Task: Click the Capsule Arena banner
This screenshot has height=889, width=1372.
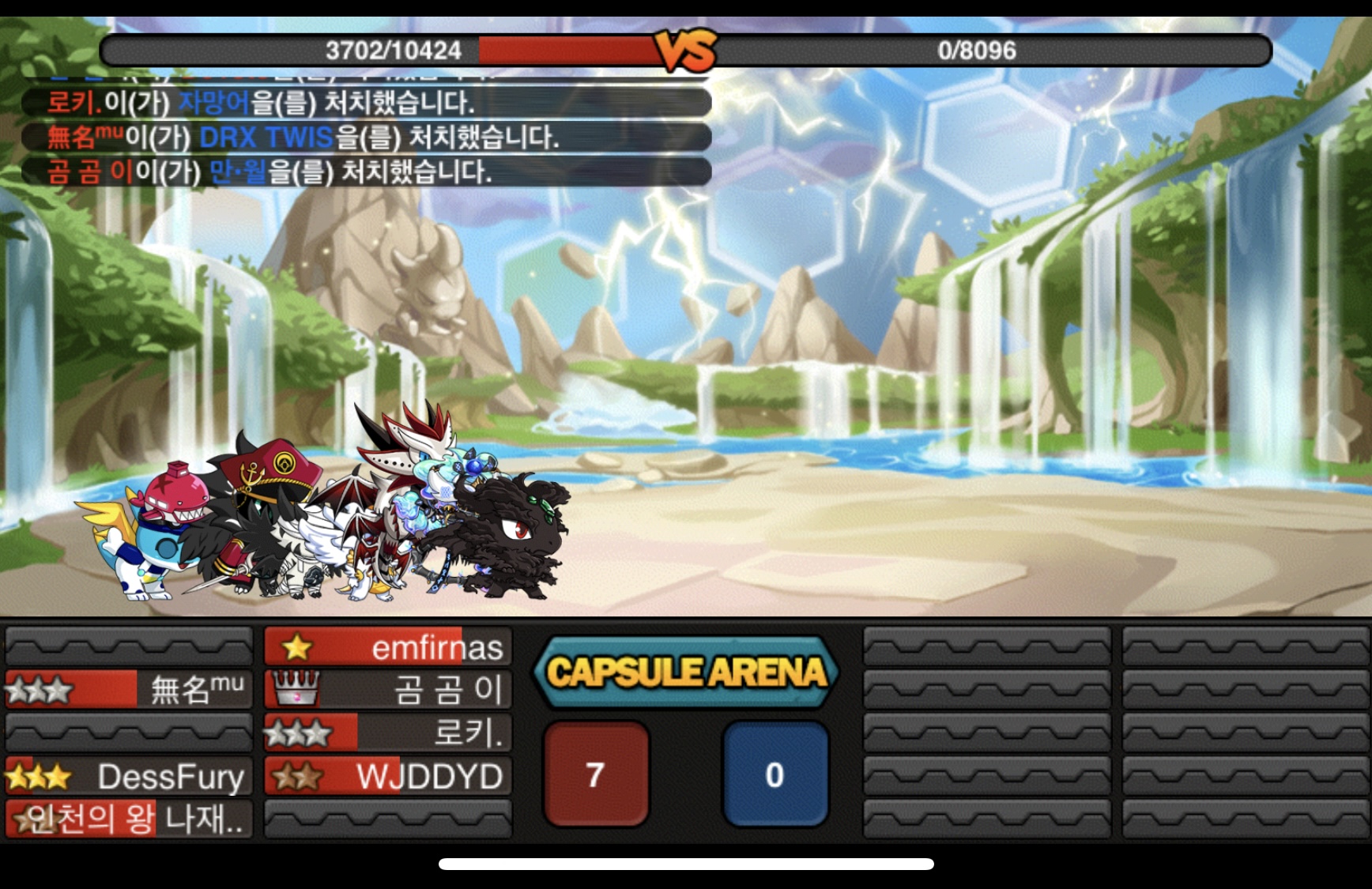Action: click(x=685, y=672)
